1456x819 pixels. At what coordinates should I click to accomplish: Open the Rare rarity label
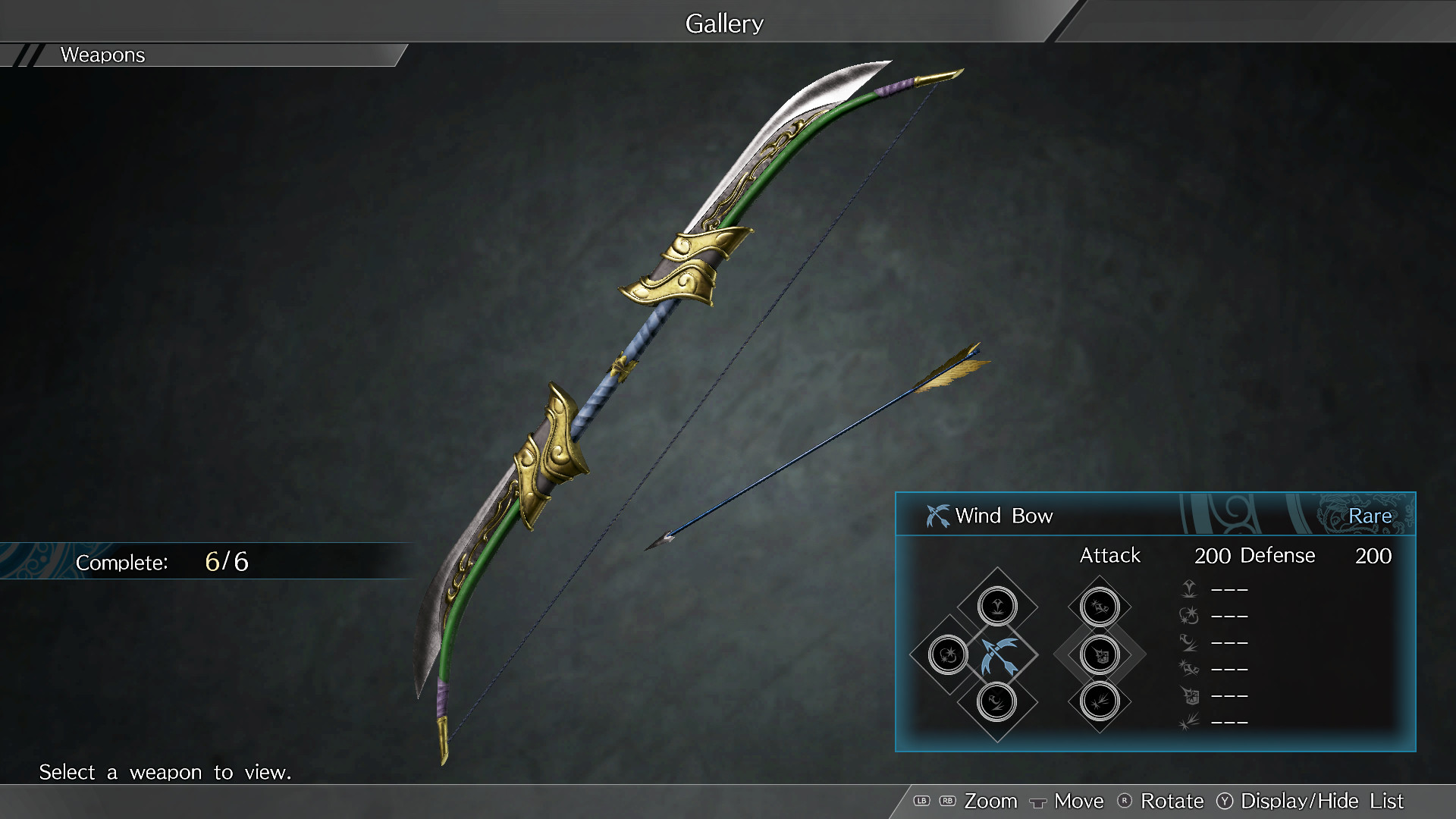[x=1371, y=516]
